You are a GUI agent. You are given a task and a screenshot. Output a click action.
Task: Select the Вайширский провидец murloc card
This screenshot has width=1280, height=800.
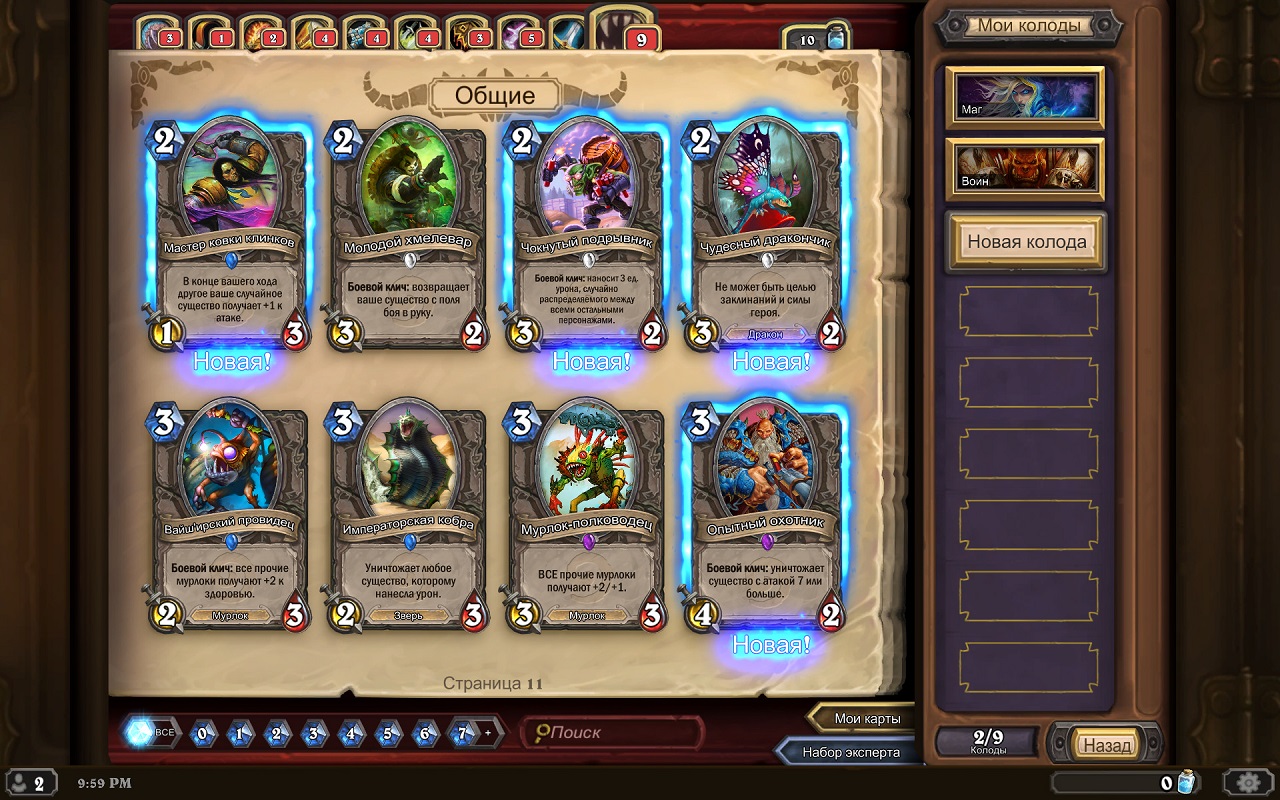coord(229,518)
